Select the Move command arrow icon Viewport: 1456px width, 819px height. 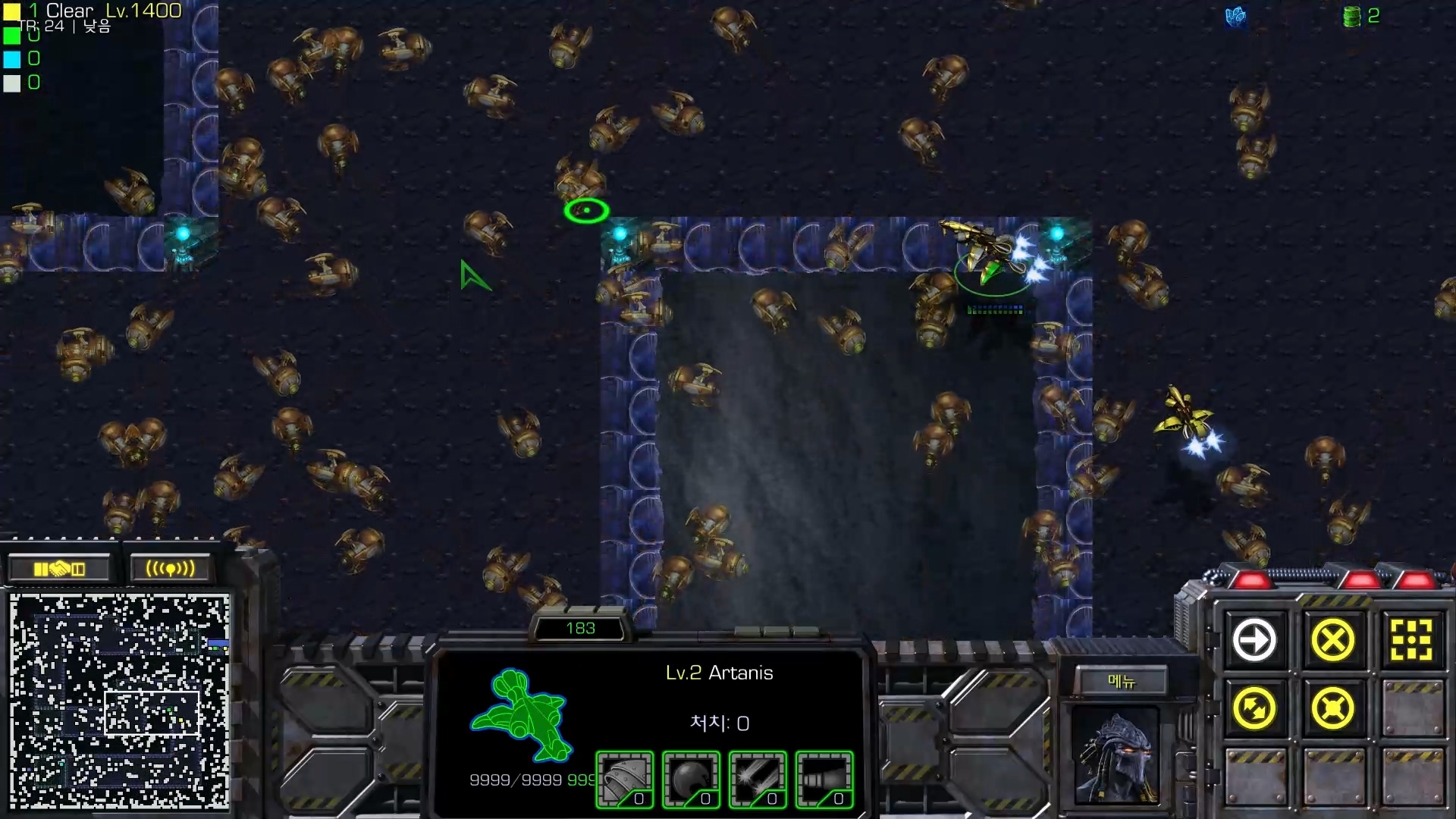(x=1255, y=639)
